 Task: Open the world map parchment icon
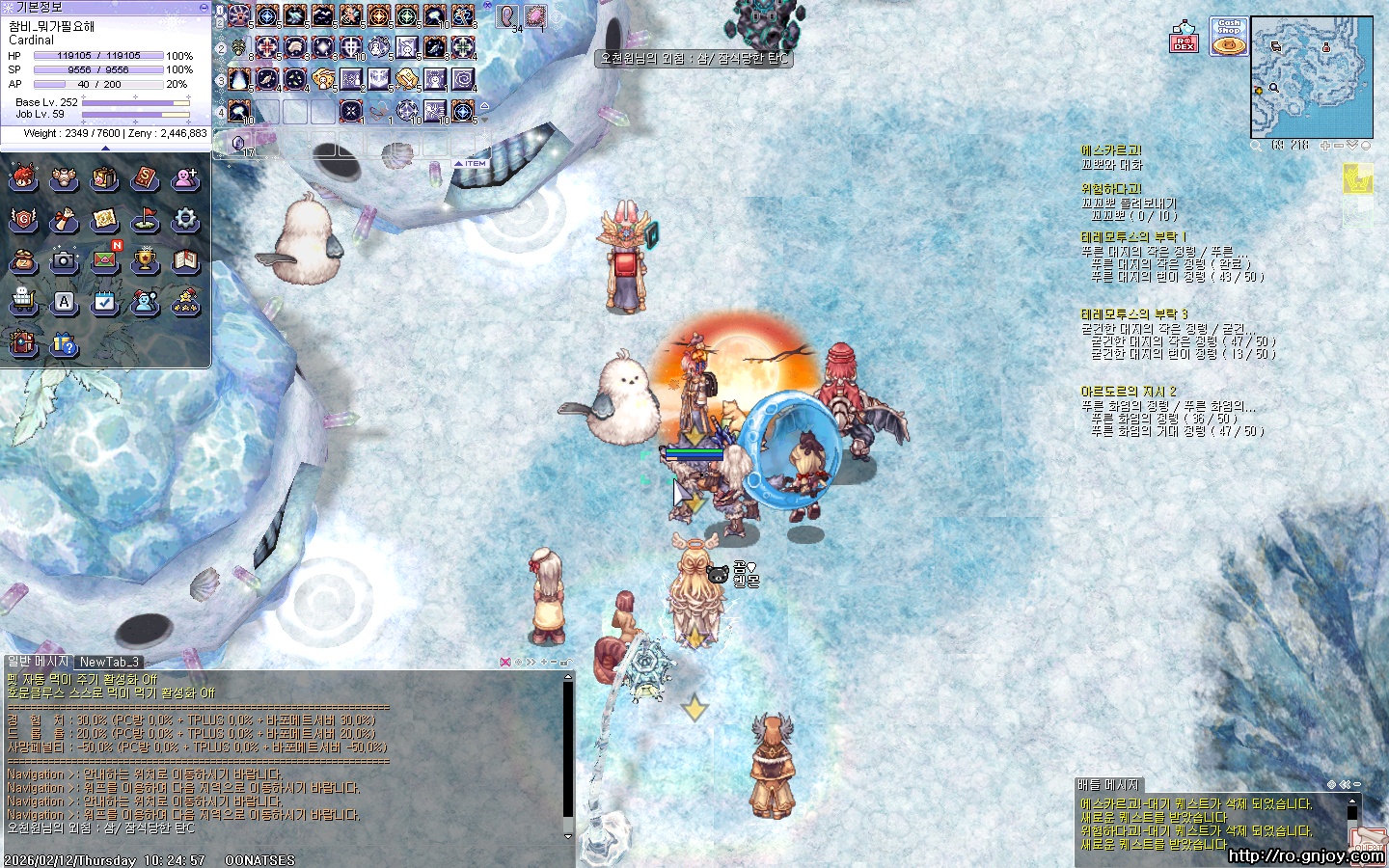104,219
